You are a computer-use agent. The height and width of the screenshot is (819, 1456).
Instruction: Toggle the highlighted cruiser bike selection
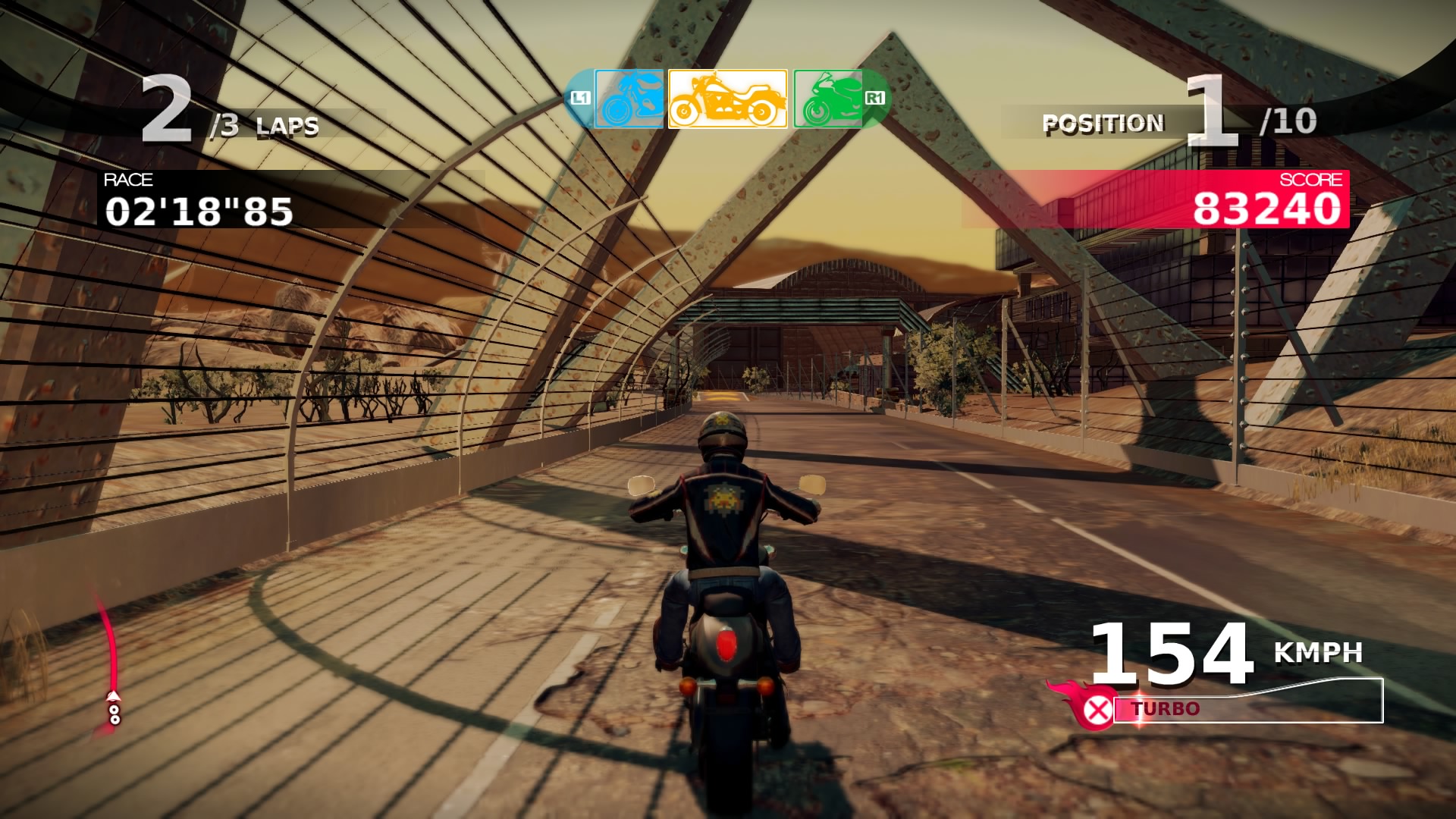point(724,99)
